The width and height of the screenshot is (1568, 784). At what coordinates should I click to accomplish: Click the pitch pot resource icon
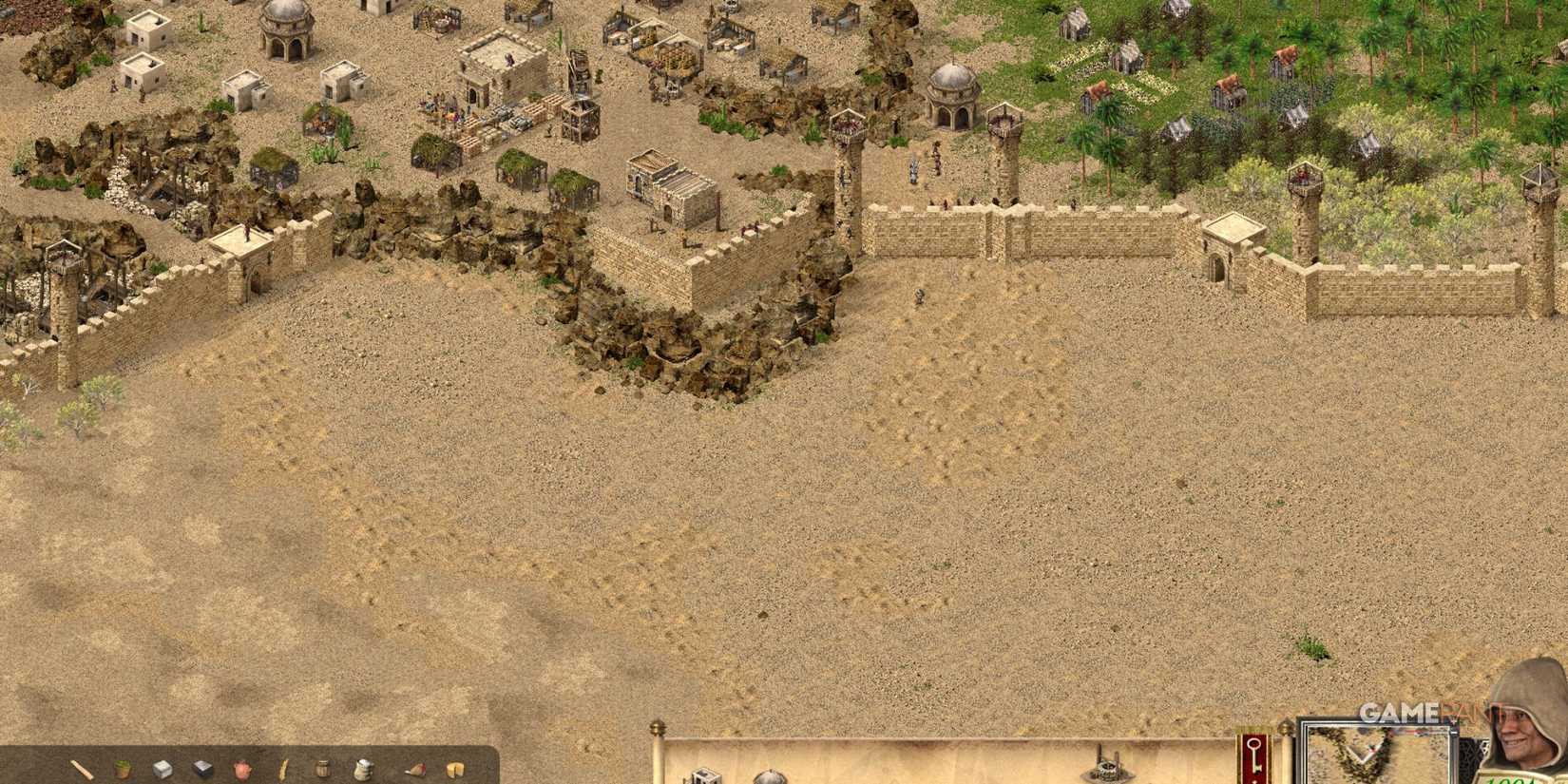pyautogui.click(x=242, y=768)
